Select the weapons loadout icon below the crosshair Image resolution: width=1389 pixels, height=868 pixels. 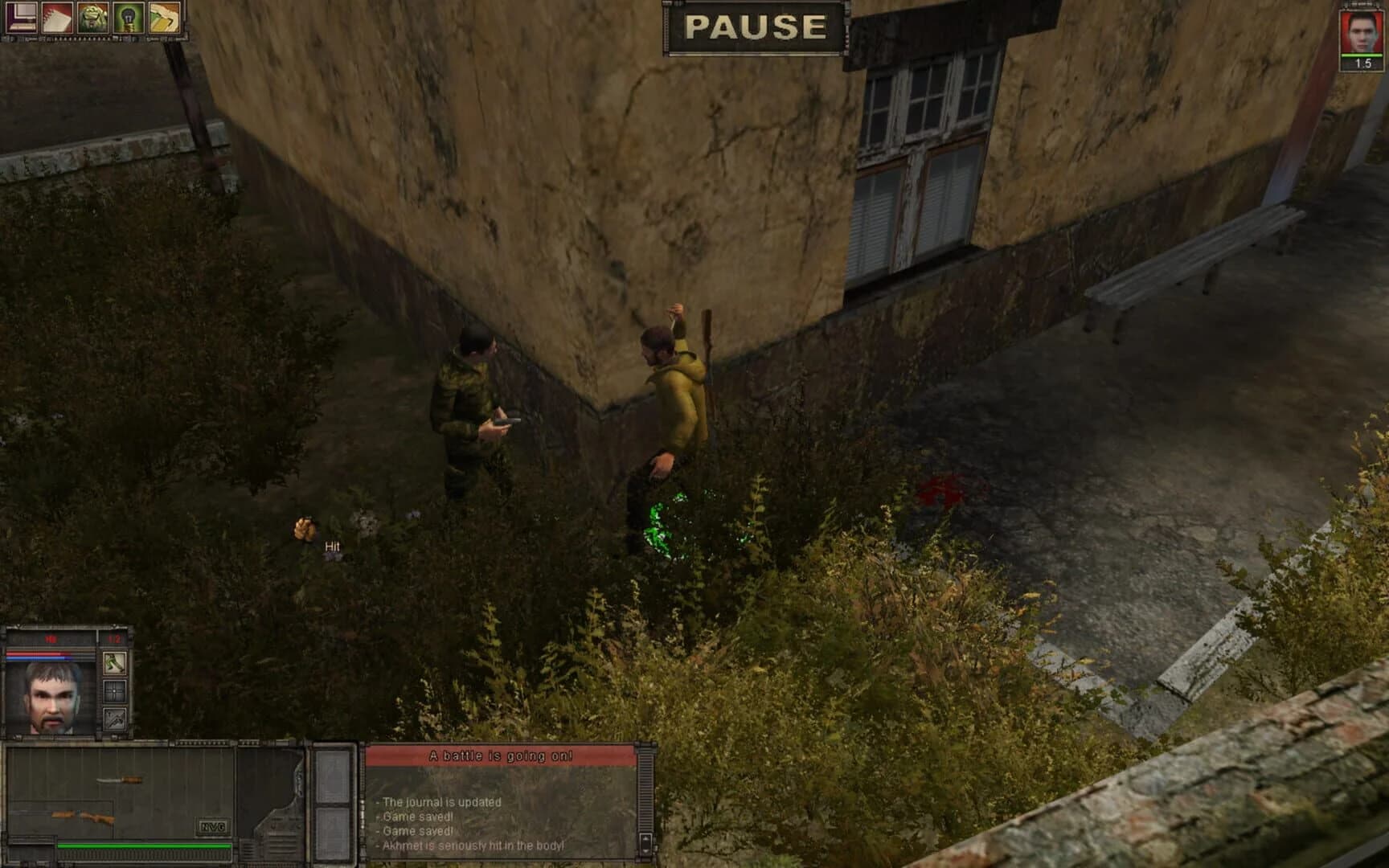tap(114, 720)
